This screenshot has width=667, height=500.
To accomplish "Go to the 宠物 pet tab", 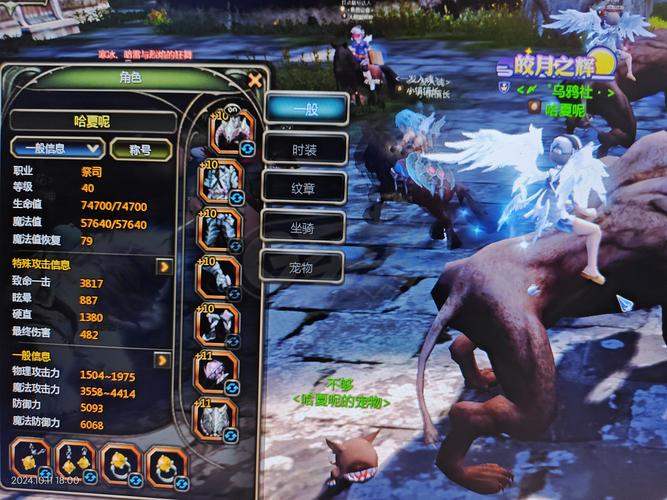I will coord(301,266).
